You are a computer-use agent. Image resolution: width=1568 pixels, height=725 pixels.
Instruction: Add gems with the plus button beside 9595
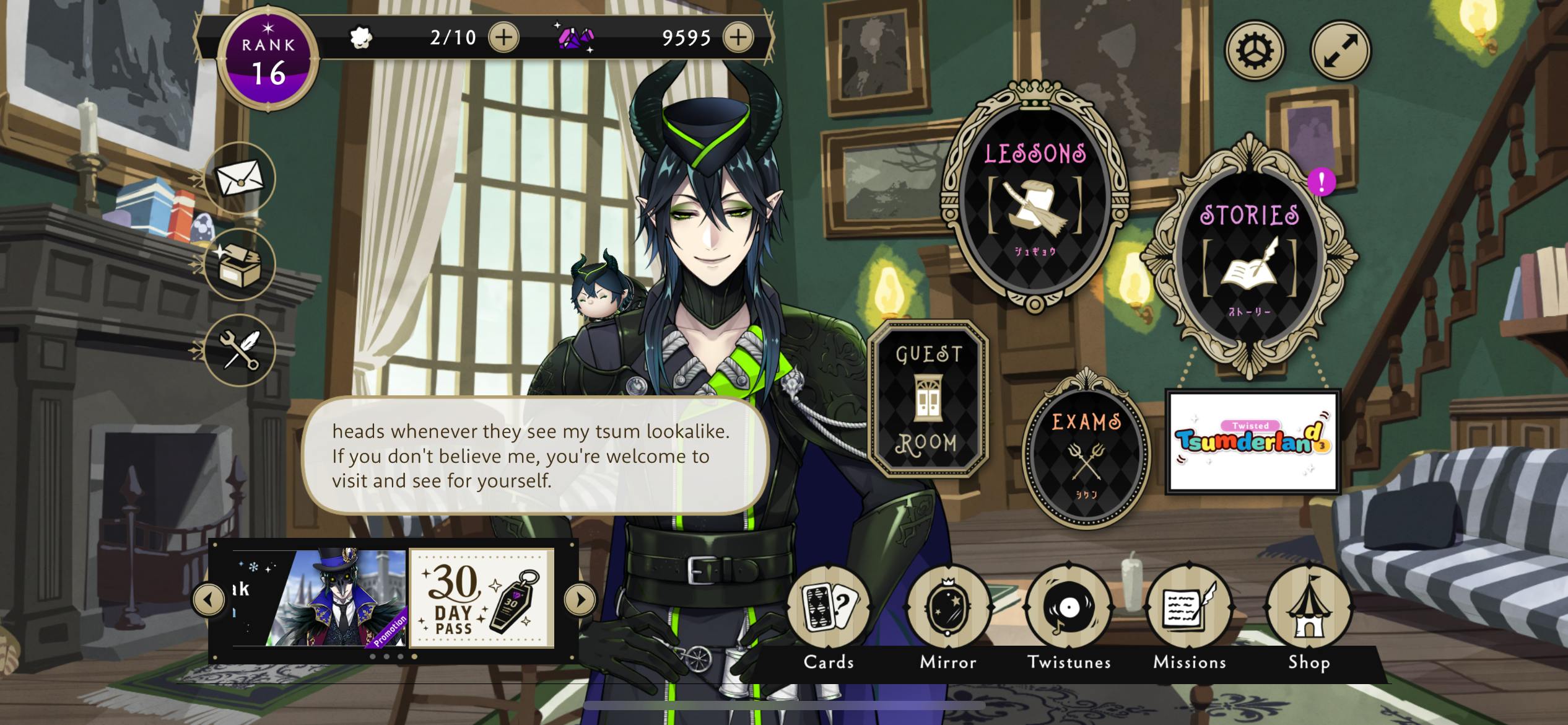point(738,38)
